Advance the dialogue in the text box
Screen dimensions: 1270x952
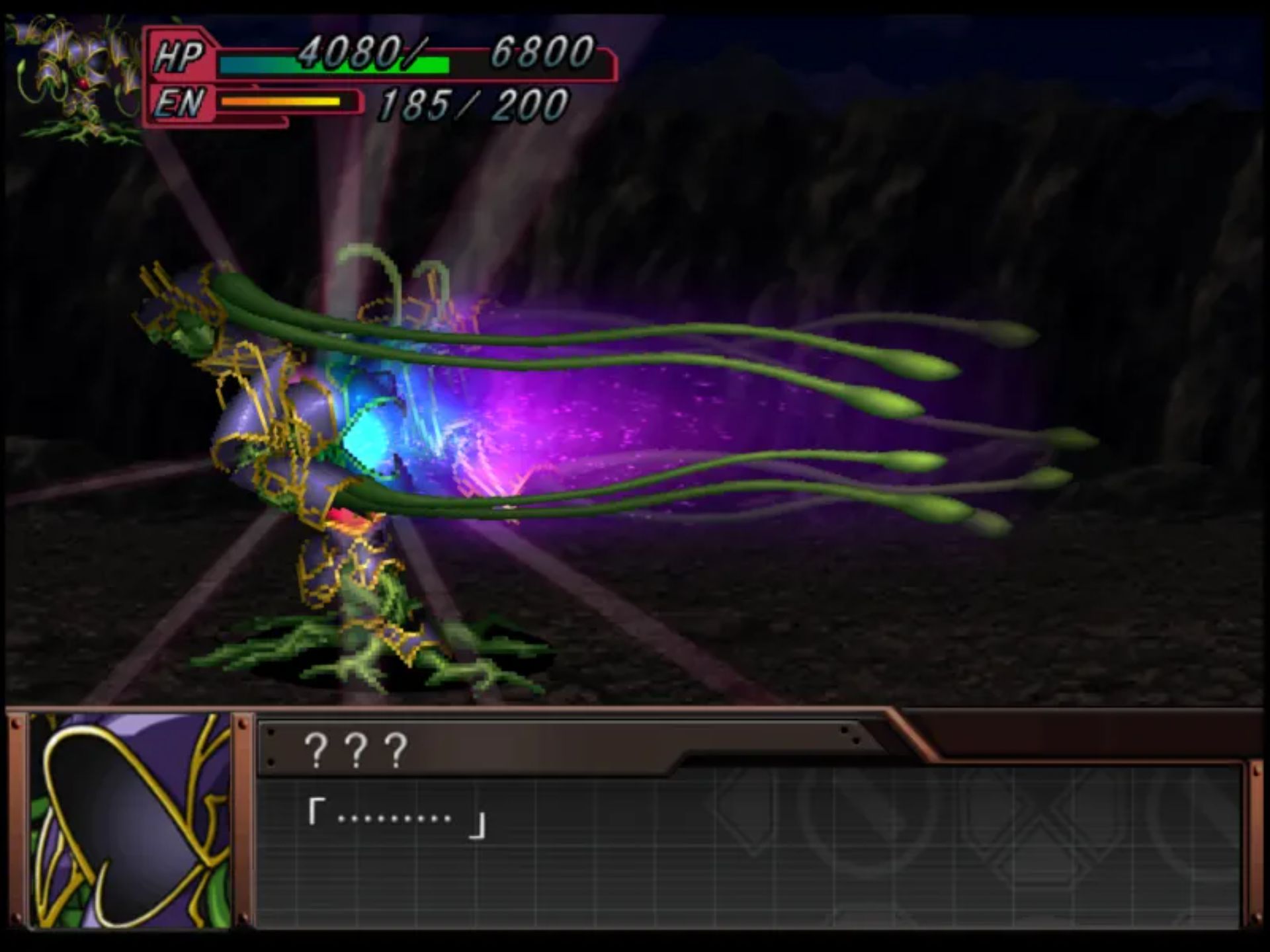point(747,846)
